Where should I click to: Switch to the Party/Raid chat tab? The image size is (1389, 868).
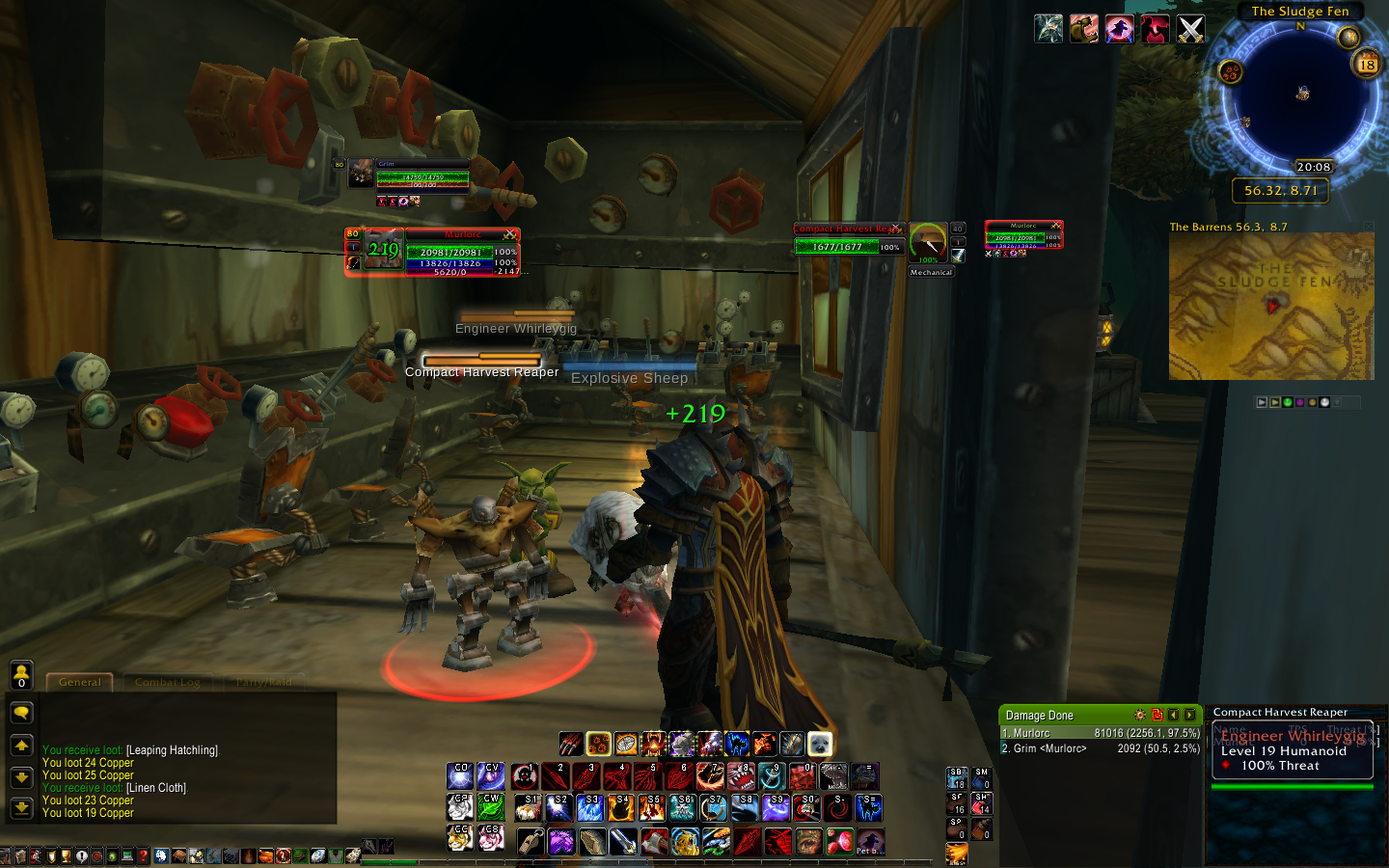(264, 682)
